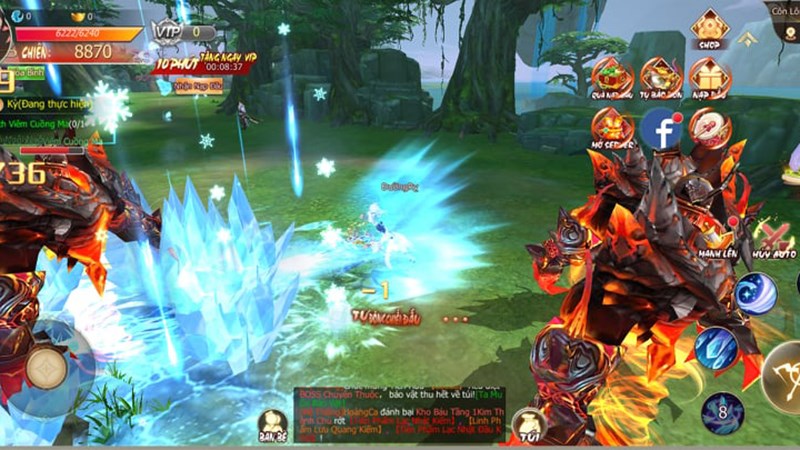Open the drum event icon
The image size is (800, 450).
point(709,128)
